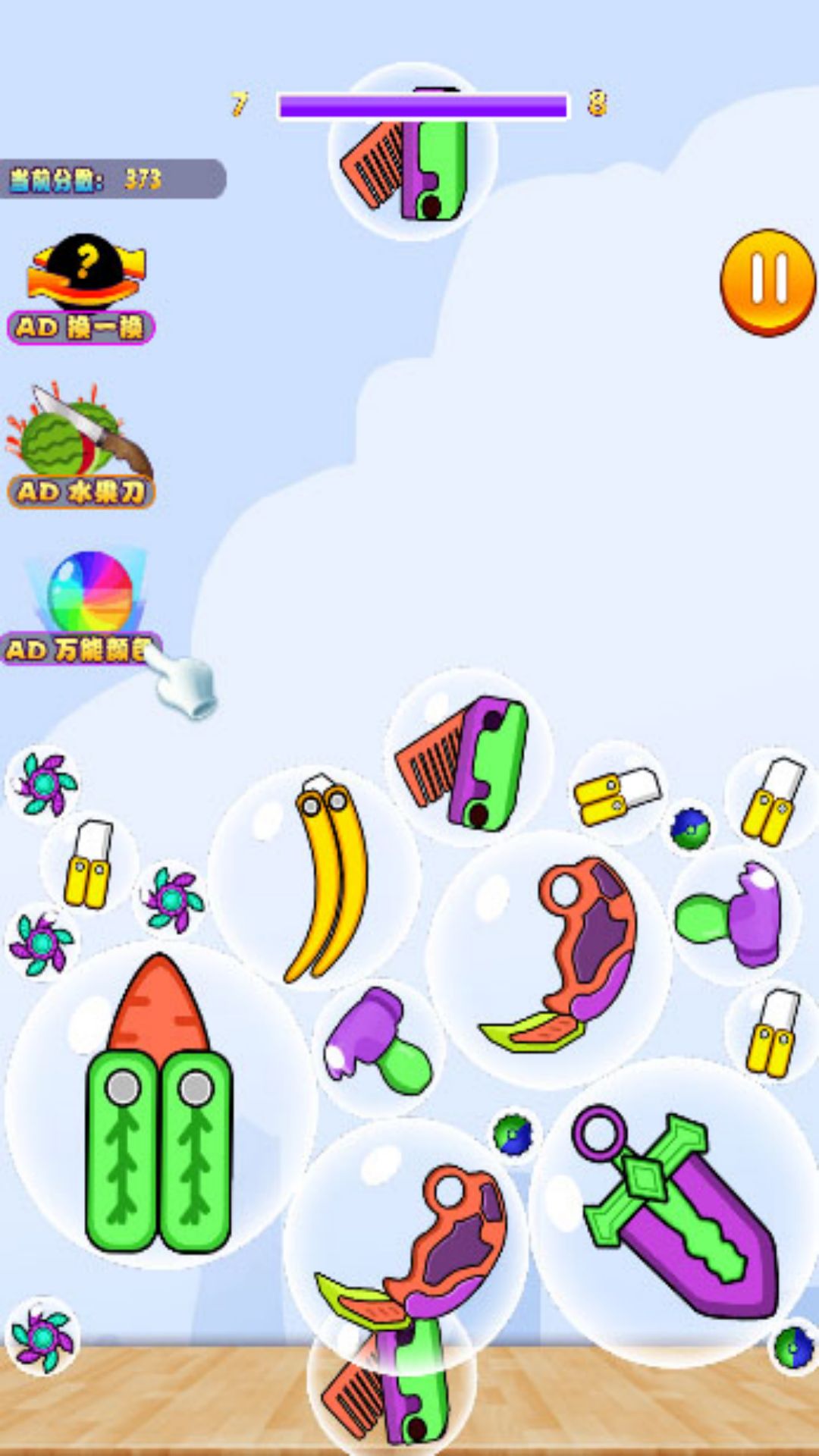Pause the game with the orange button
The width and height of the screenshot is (819, 1456).
click(x=767, y=281)
